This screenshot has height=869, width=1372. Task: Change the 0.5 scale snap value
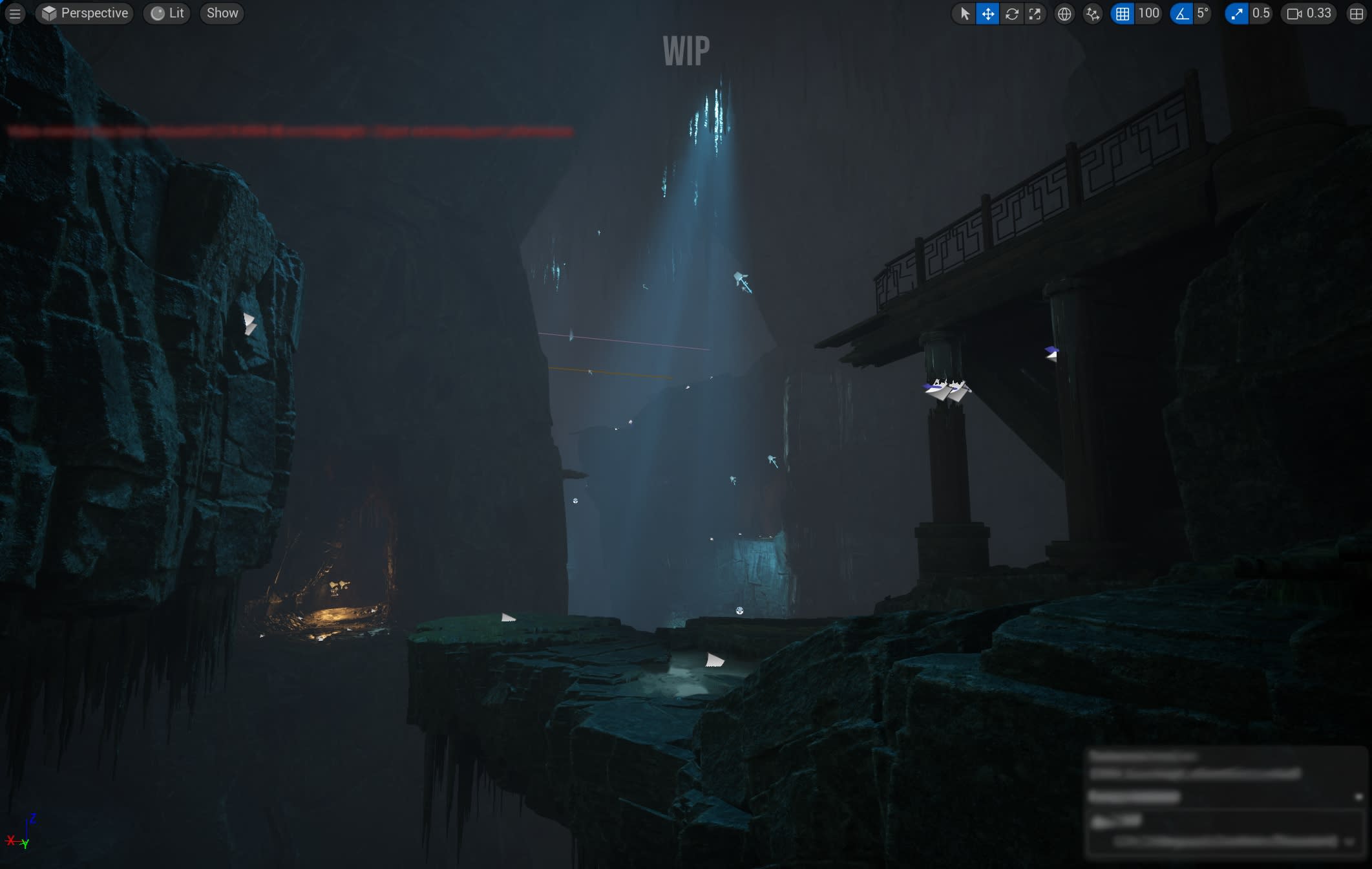(x=1261, y=14)
